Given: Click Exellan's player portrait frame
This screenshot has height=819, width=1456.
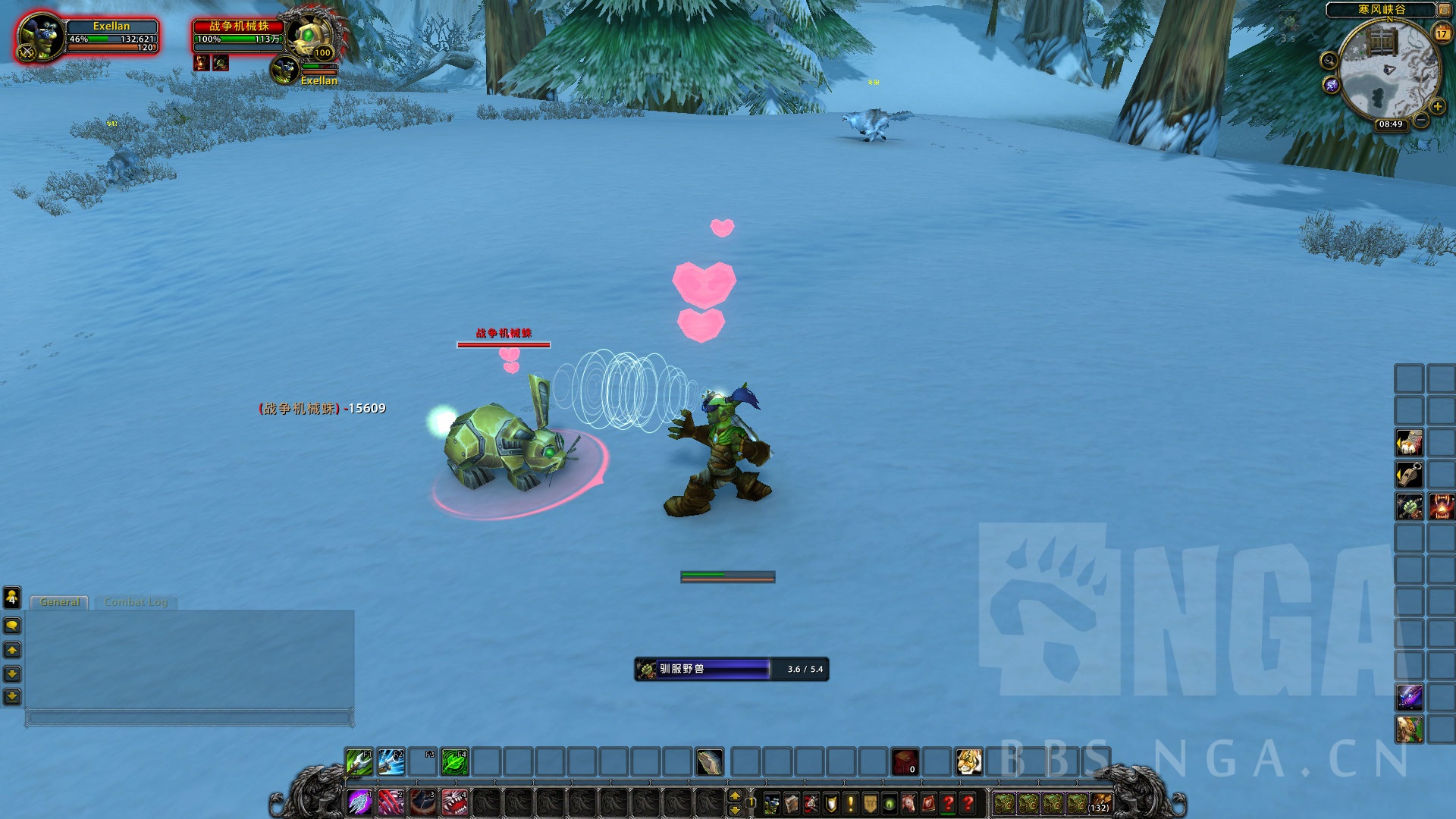Looking at the screenshot, I should pyautogui.click(x=39, y=37).
